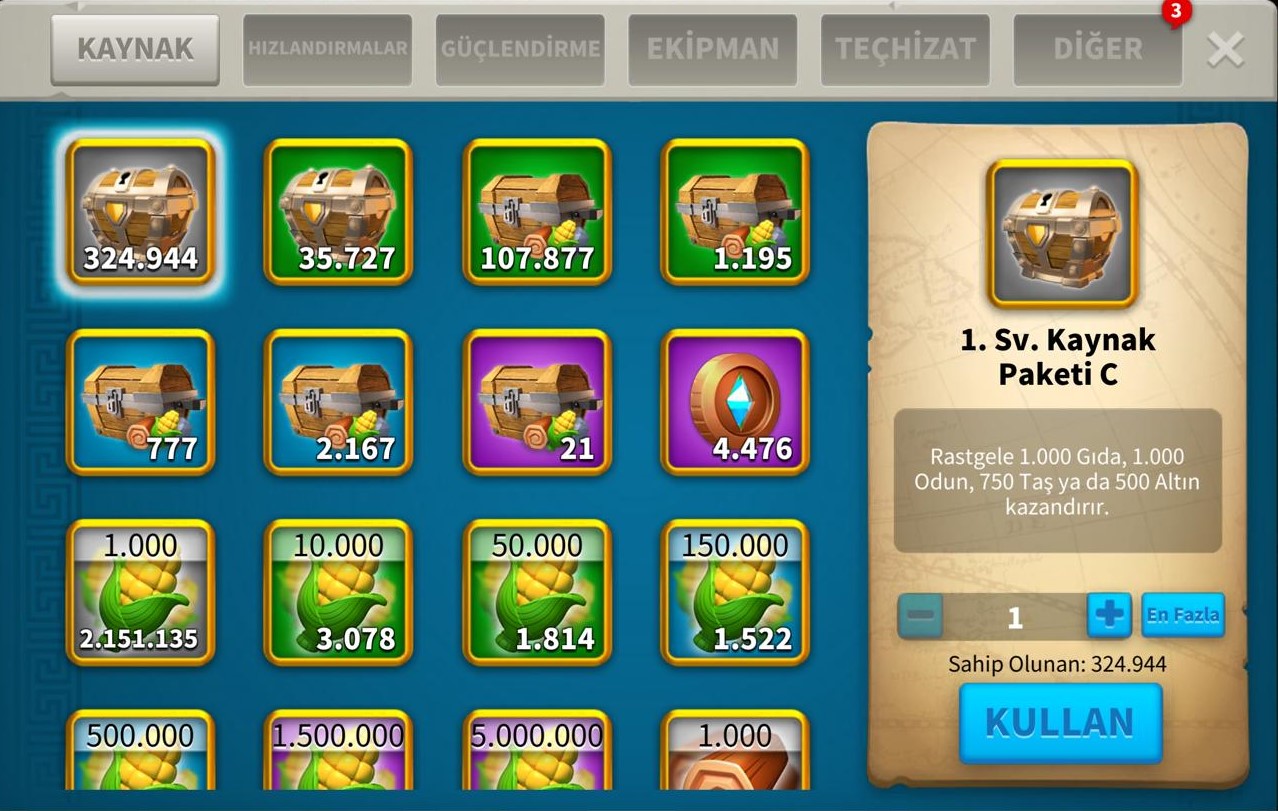Set maximum quantity with En Fazla
The height and width of the screenshot is (811, 1278).
coord(1182,616)
